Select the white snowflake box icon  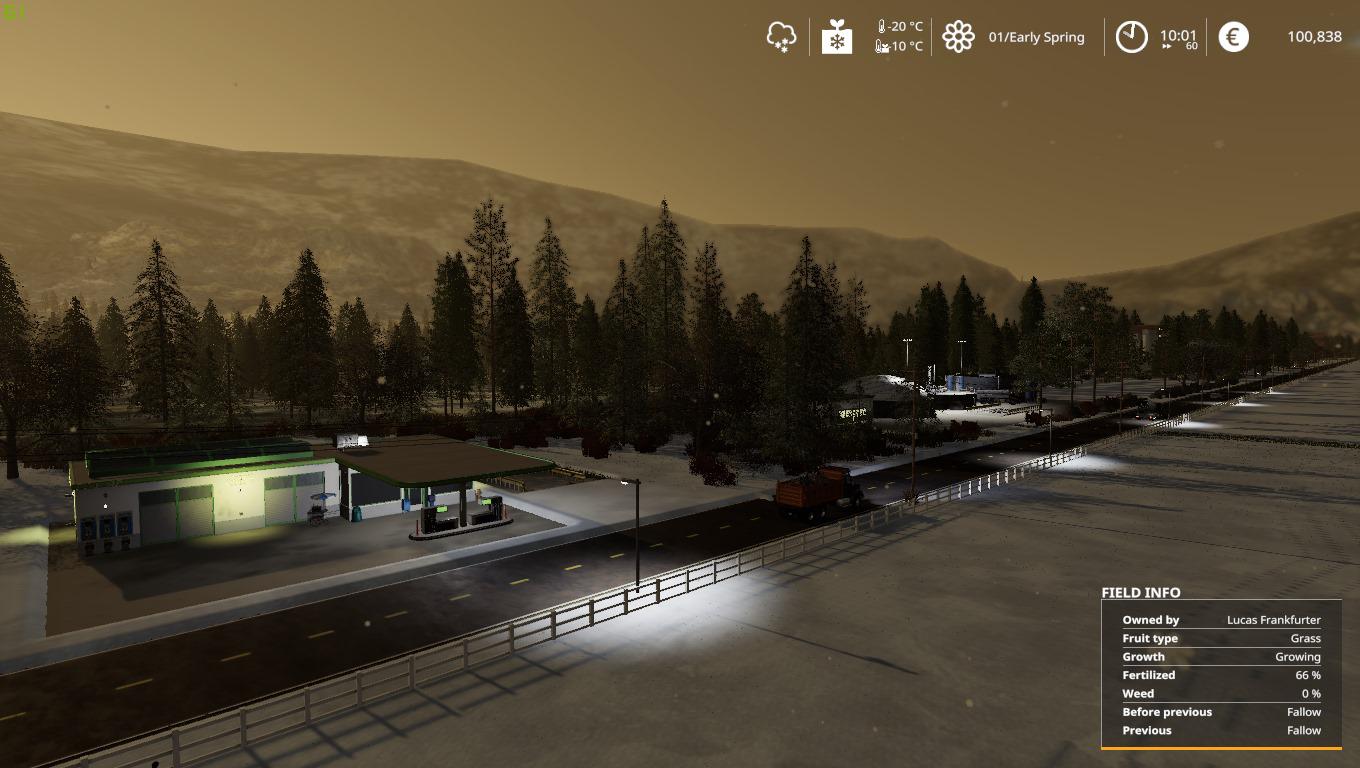(836, 37)
